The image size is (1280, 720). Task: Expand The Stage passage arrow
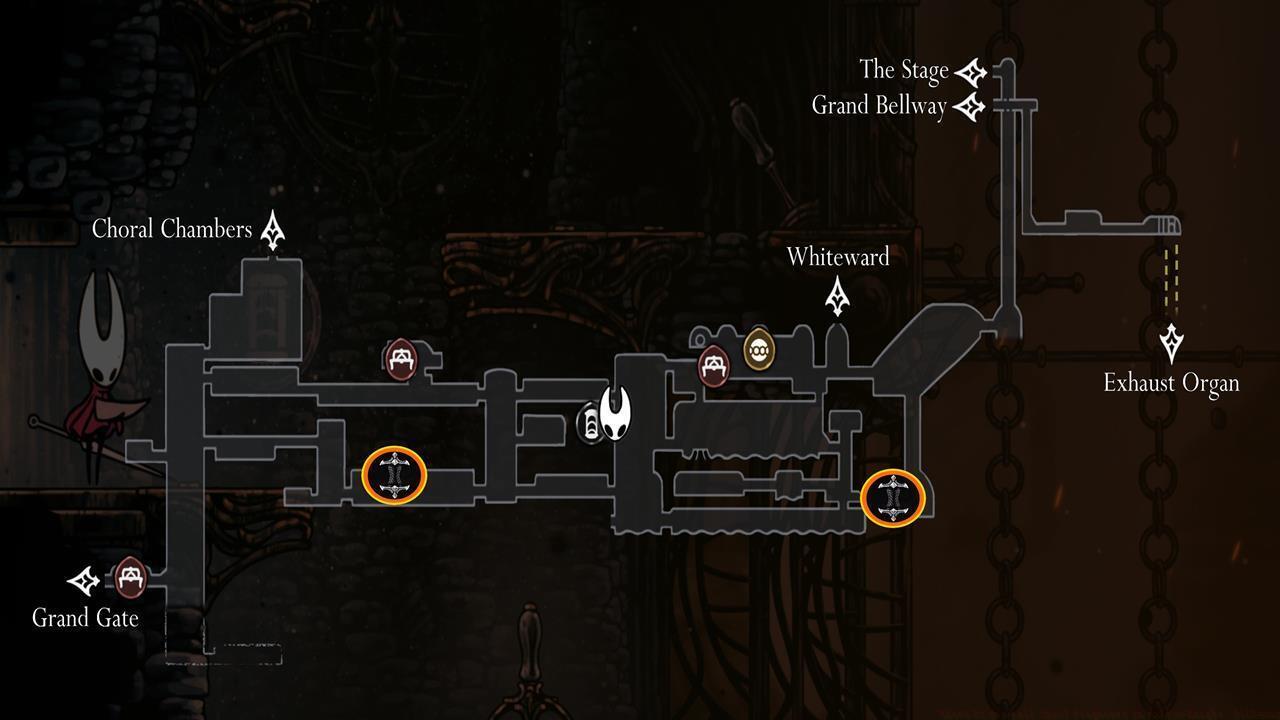tap(970, 70)
